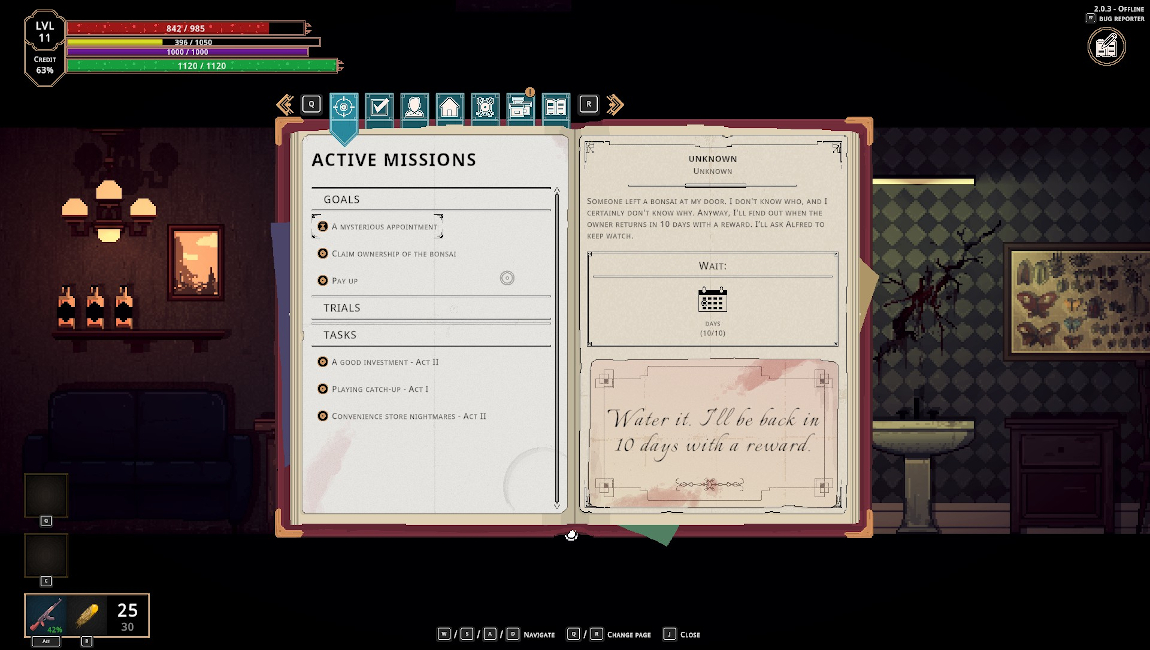Viewport: 1150px width, 650px height.
Task: Select 'Claim ownership of the bonsai' goal
Action: pyautogui.click(x=393, y=254)
